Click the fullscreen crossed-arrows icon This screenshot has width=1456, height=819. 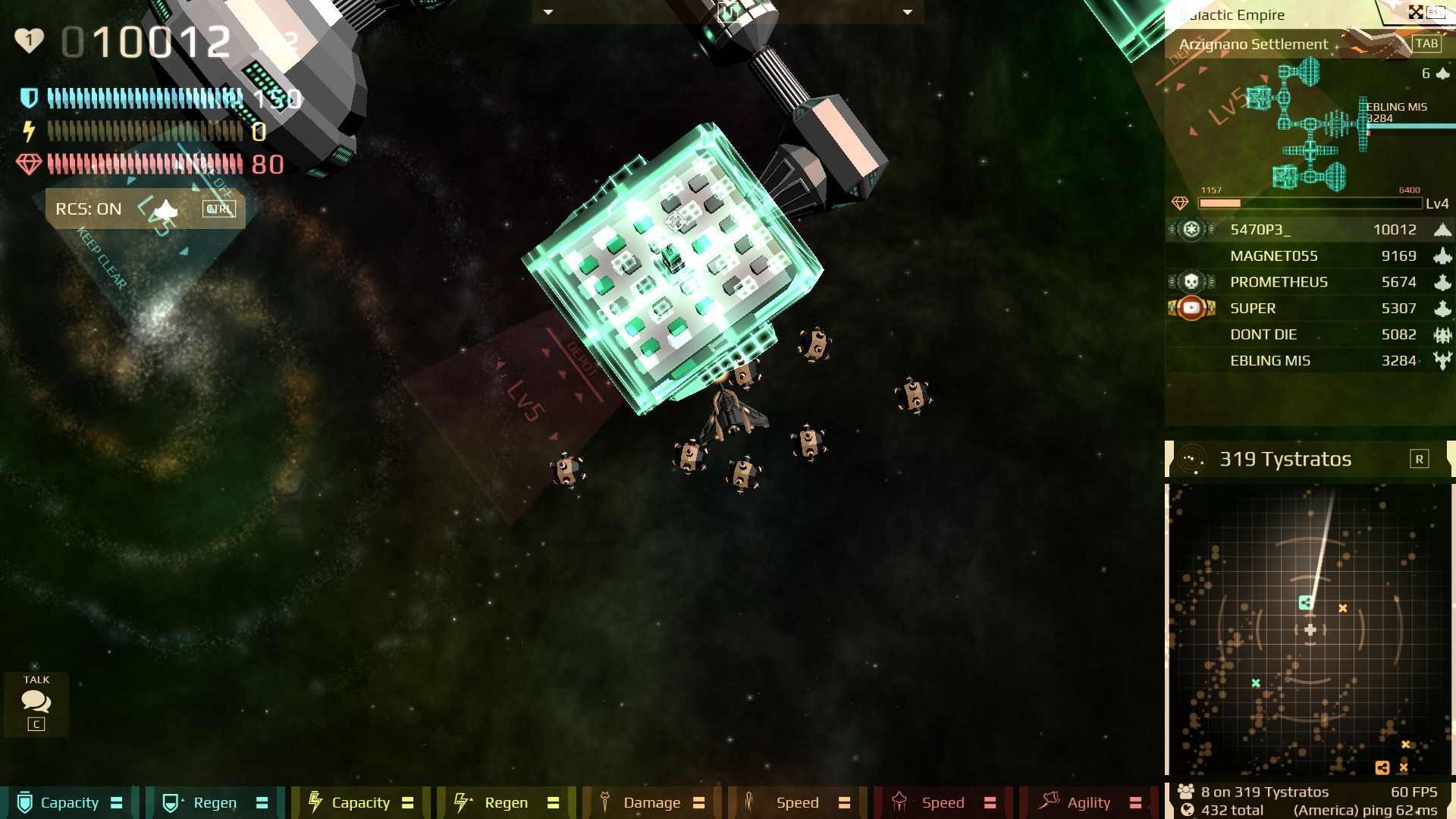point(1417,12)
